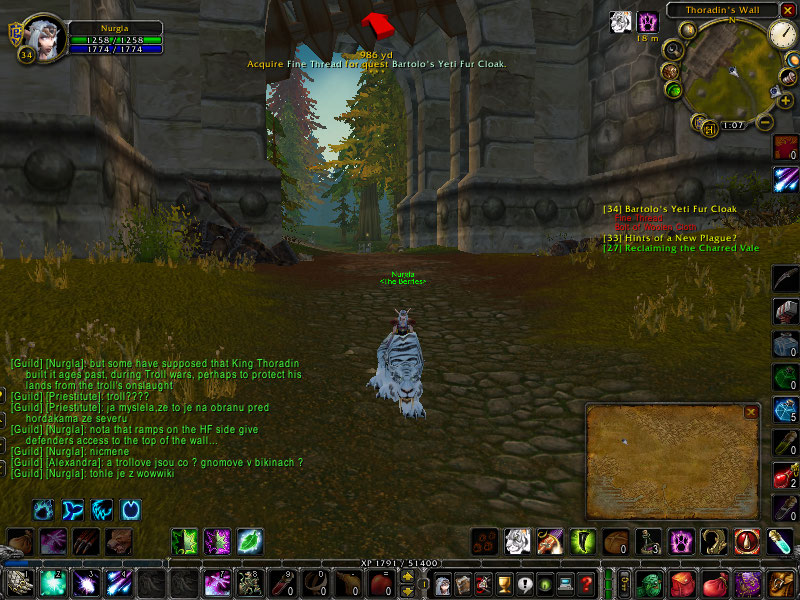Activate the green leaf ability
Screen dimensions: 800x600
(x=250, y=542)
